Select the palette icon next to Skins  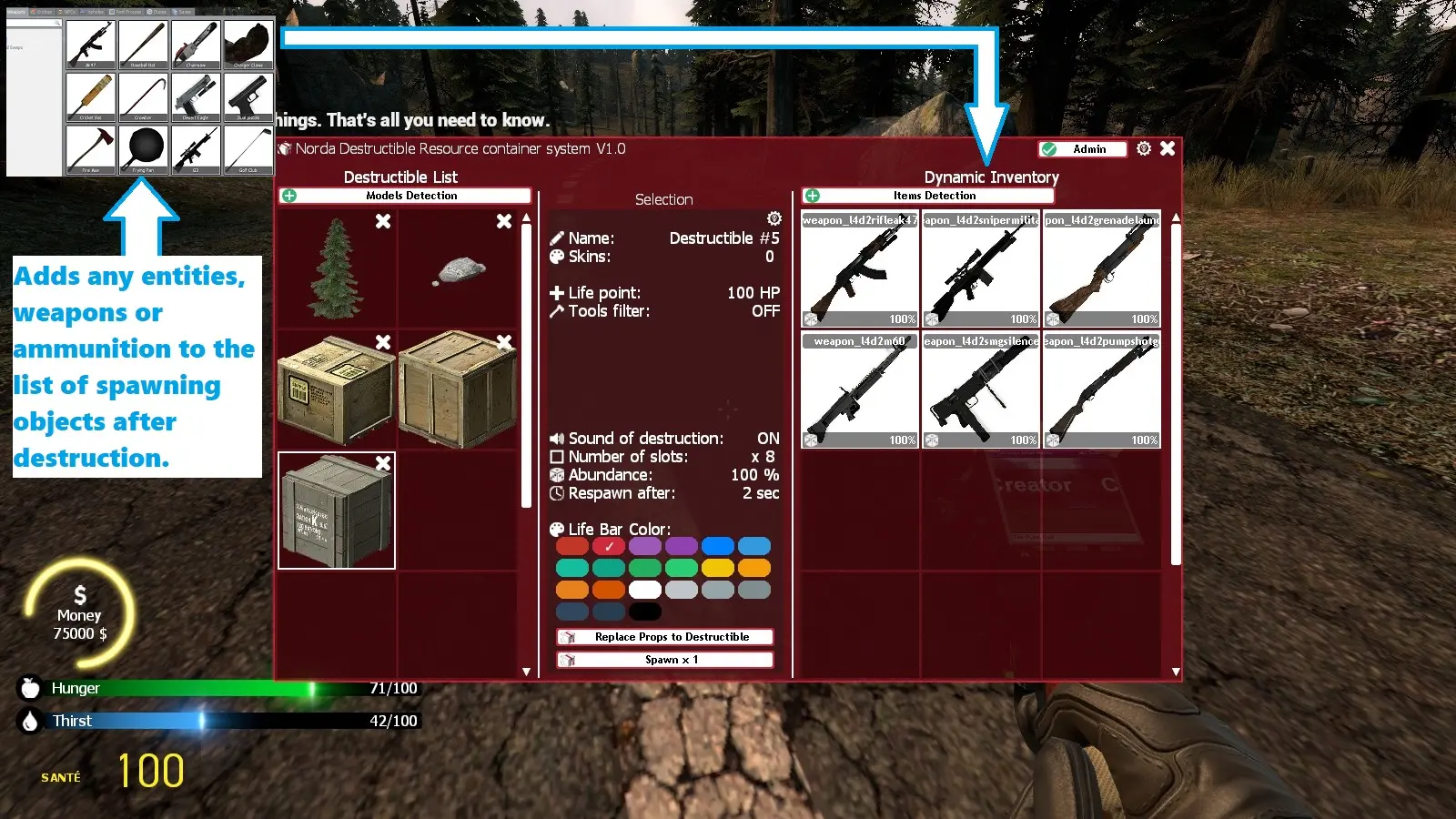coord(558,256)
